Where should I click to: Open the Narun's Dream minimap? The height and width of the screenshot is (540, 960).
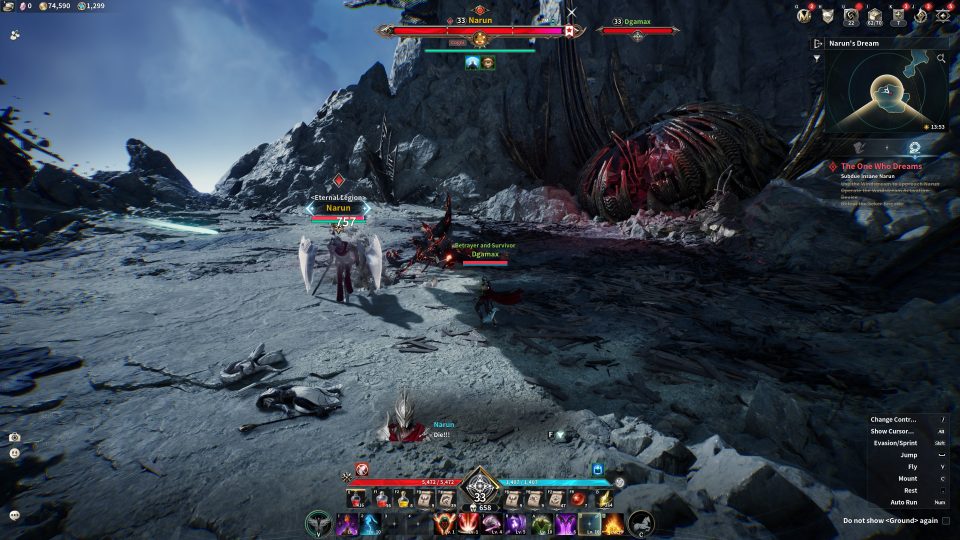886,92
